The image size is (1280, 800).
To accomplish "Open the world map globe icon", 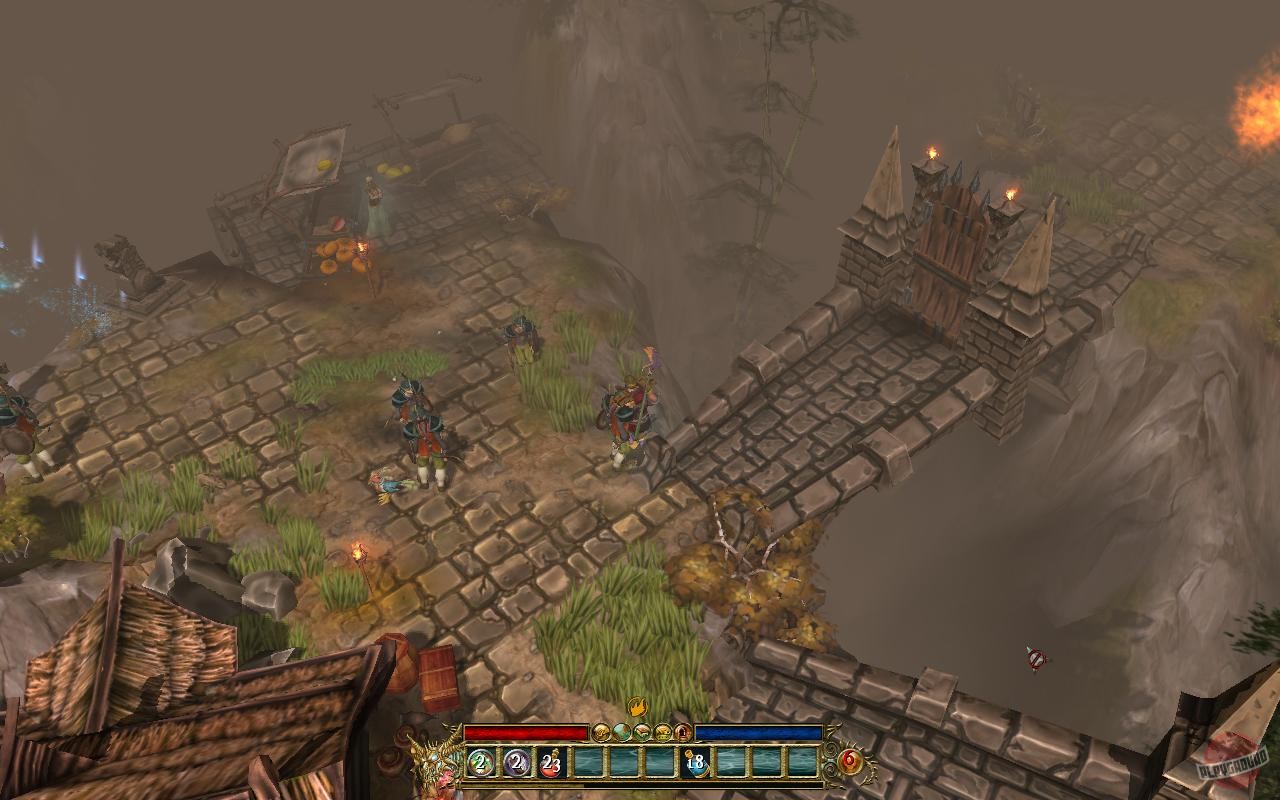I will tap(621, 732).
